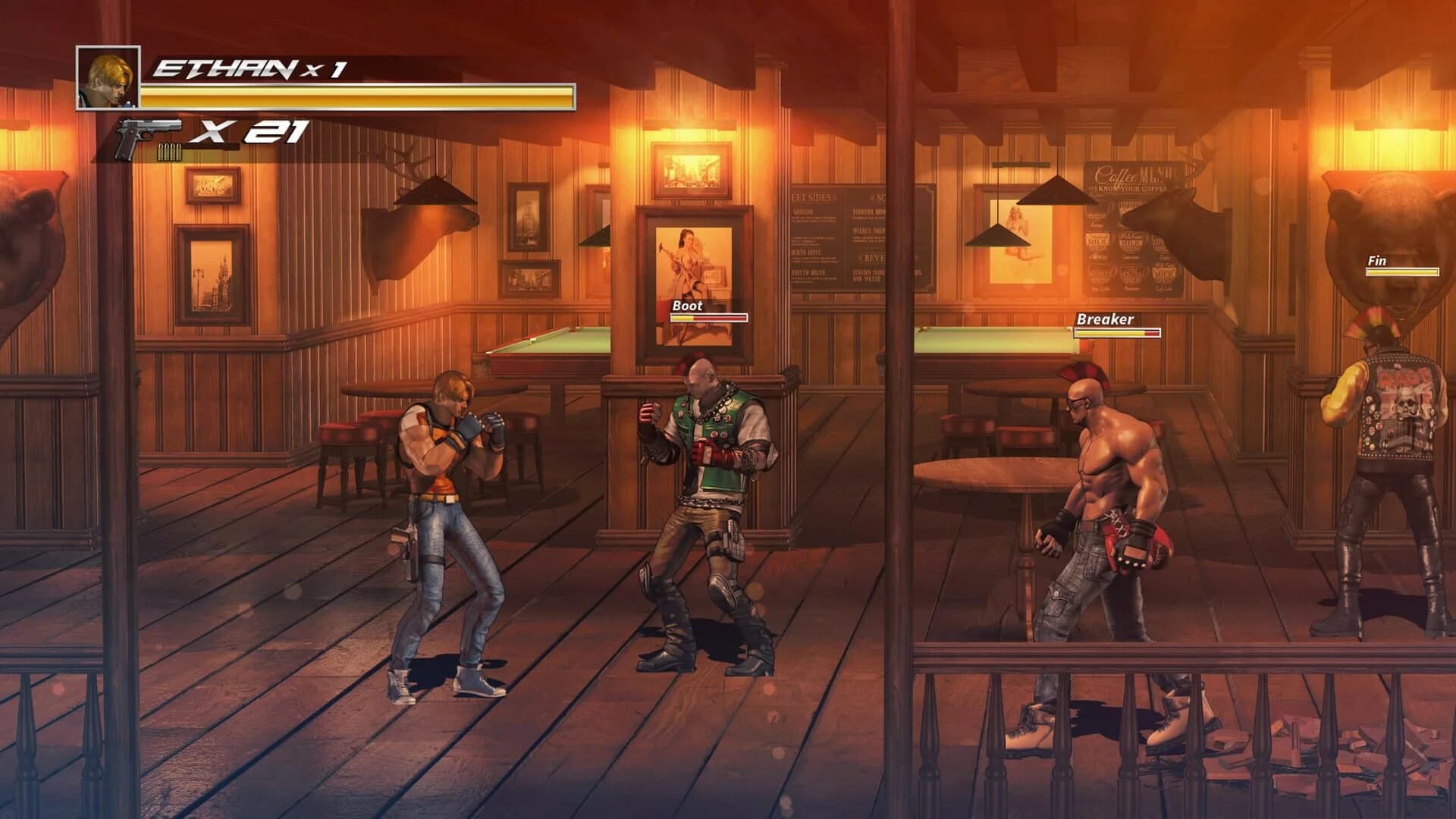Click the Boot enemy name plate
Viewport: 1456px width, 819px height.
[686, 307]
